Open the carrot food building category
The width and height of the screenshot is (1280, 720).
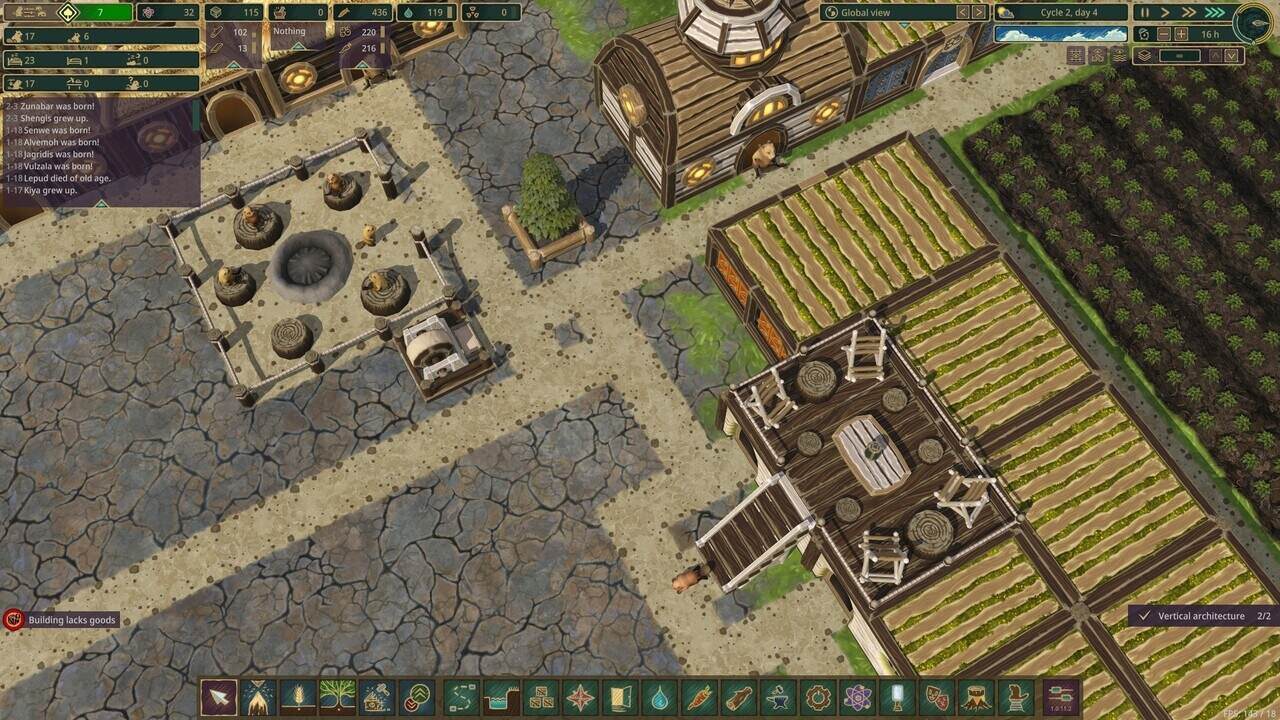[699, 697]
